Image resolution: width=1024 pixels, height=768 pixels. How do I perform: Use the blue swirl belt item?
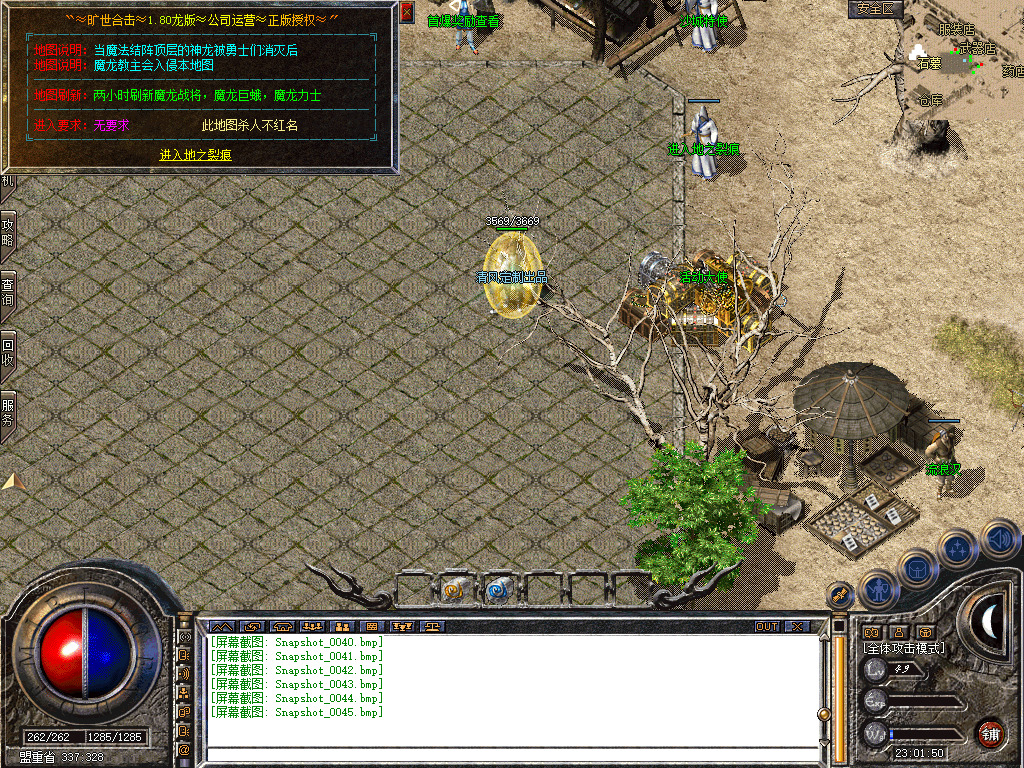497,590
